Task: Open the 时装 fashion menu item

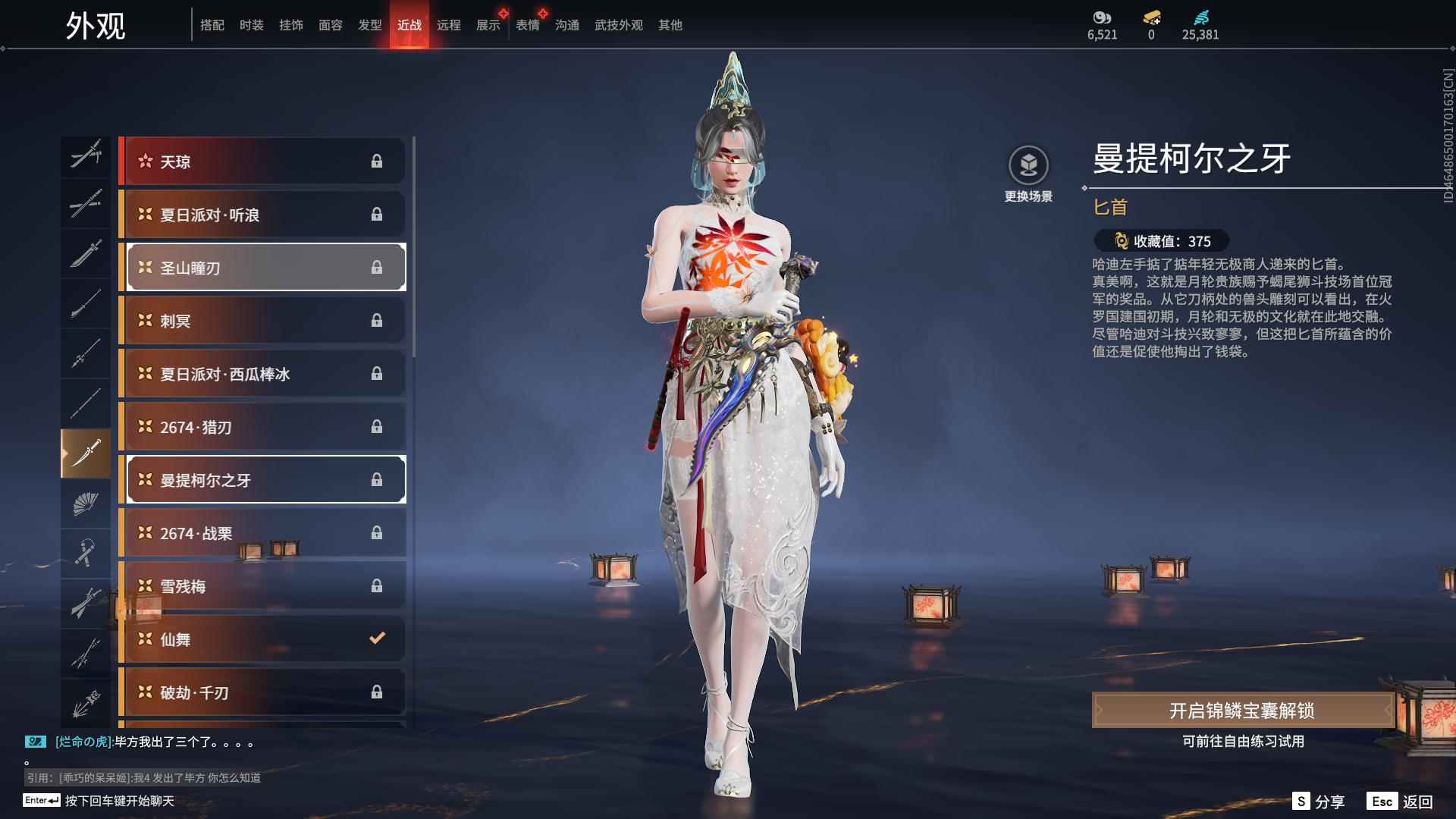Action: (x=253, y=24)
